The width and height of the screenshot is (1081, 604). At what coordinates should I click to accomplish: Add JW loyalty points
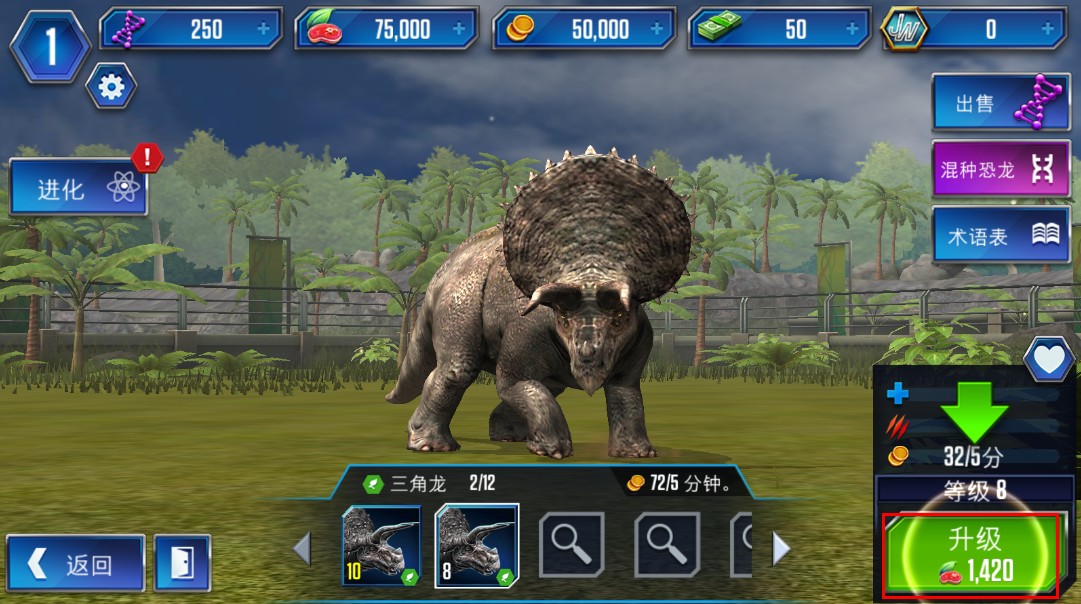pyautogui.click(x=1048, y=29)
